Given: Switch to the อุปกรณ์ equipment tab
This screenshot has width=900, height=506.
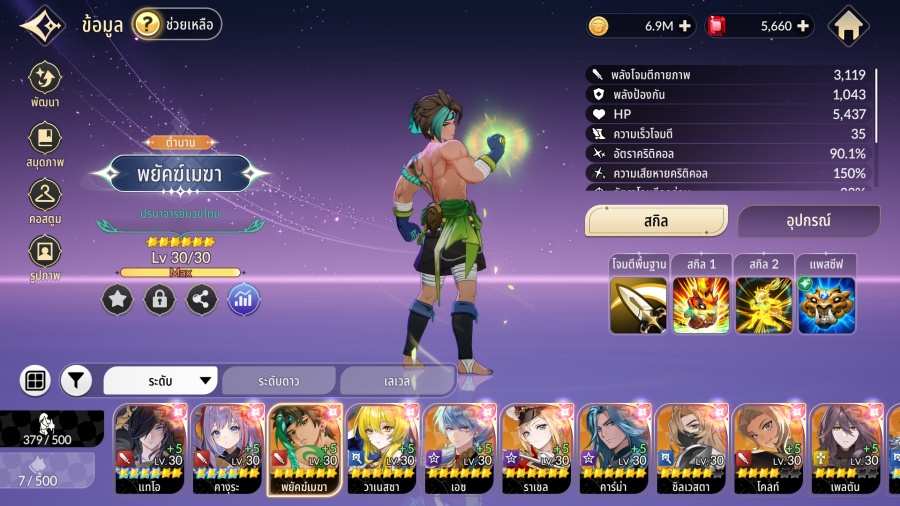Looking at the screenshot, I should [808, 221].
